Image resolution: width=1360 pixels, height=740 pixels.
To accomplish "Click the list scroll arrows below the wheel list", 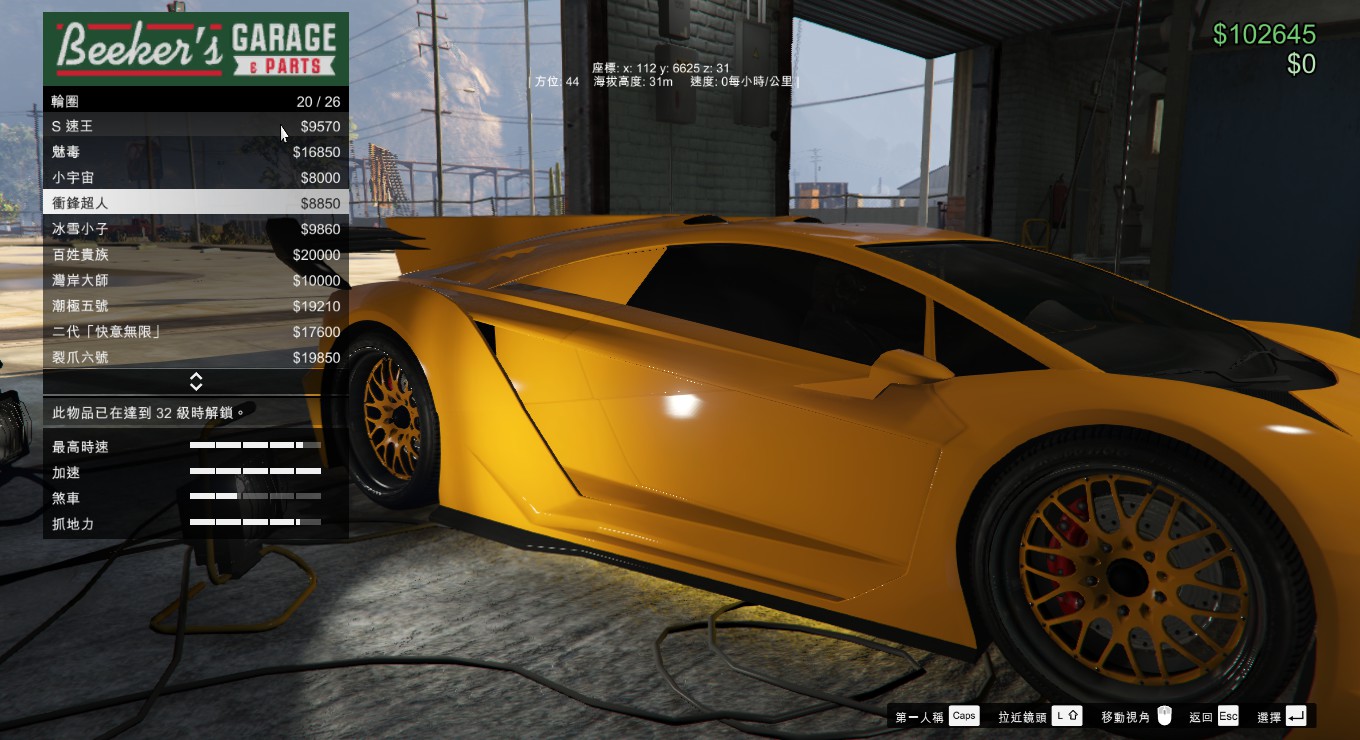I will coord(196,382).
